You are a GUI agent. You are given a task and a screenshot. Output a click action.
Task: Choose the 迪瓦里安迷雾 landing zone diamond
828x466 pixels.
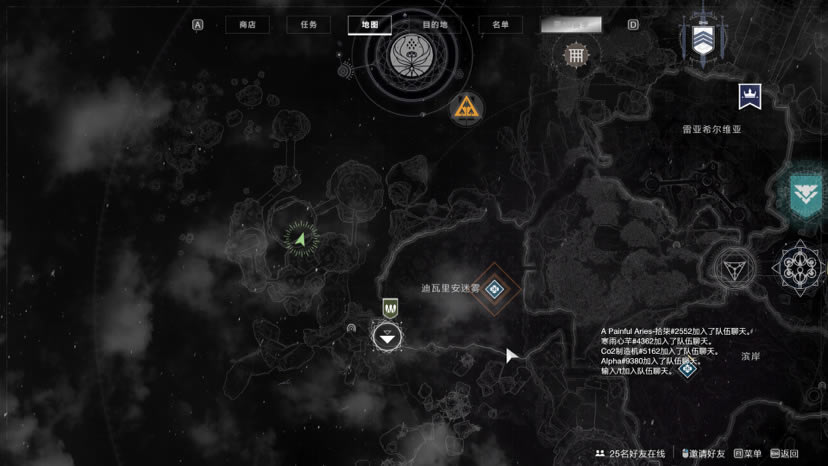point(493,290)
